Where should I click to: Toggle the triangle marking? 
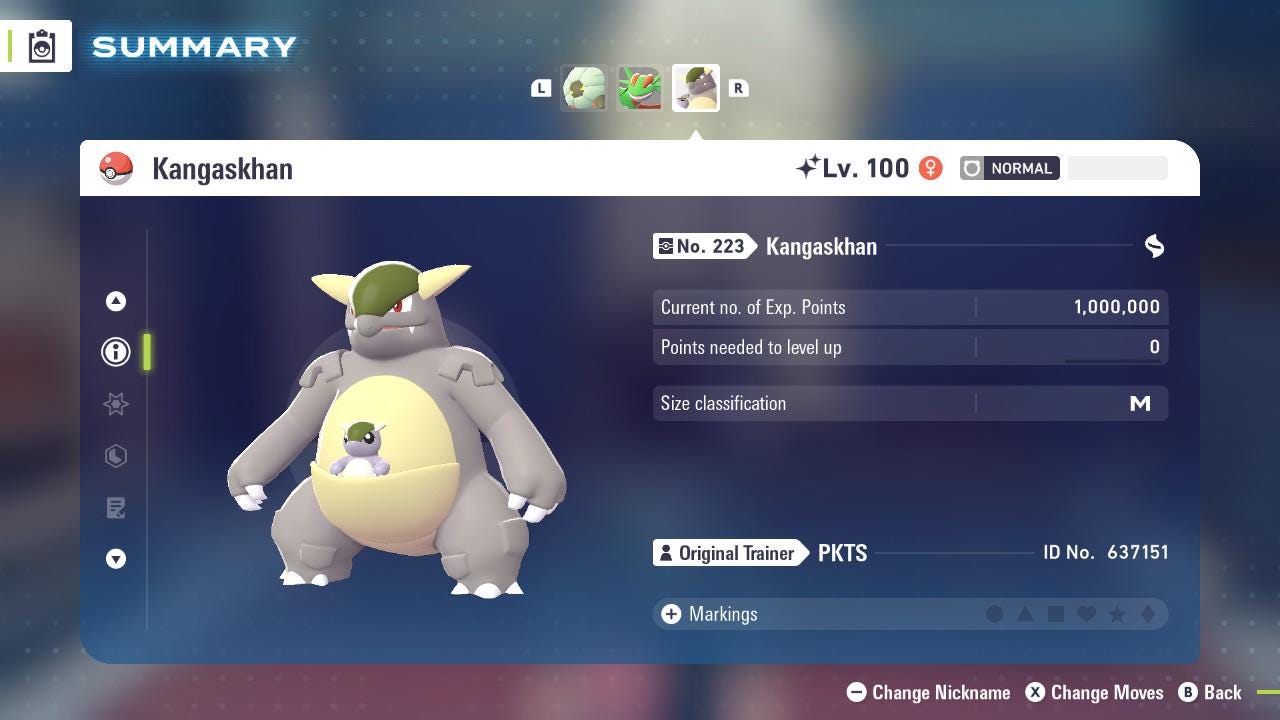click(1026, 614)
